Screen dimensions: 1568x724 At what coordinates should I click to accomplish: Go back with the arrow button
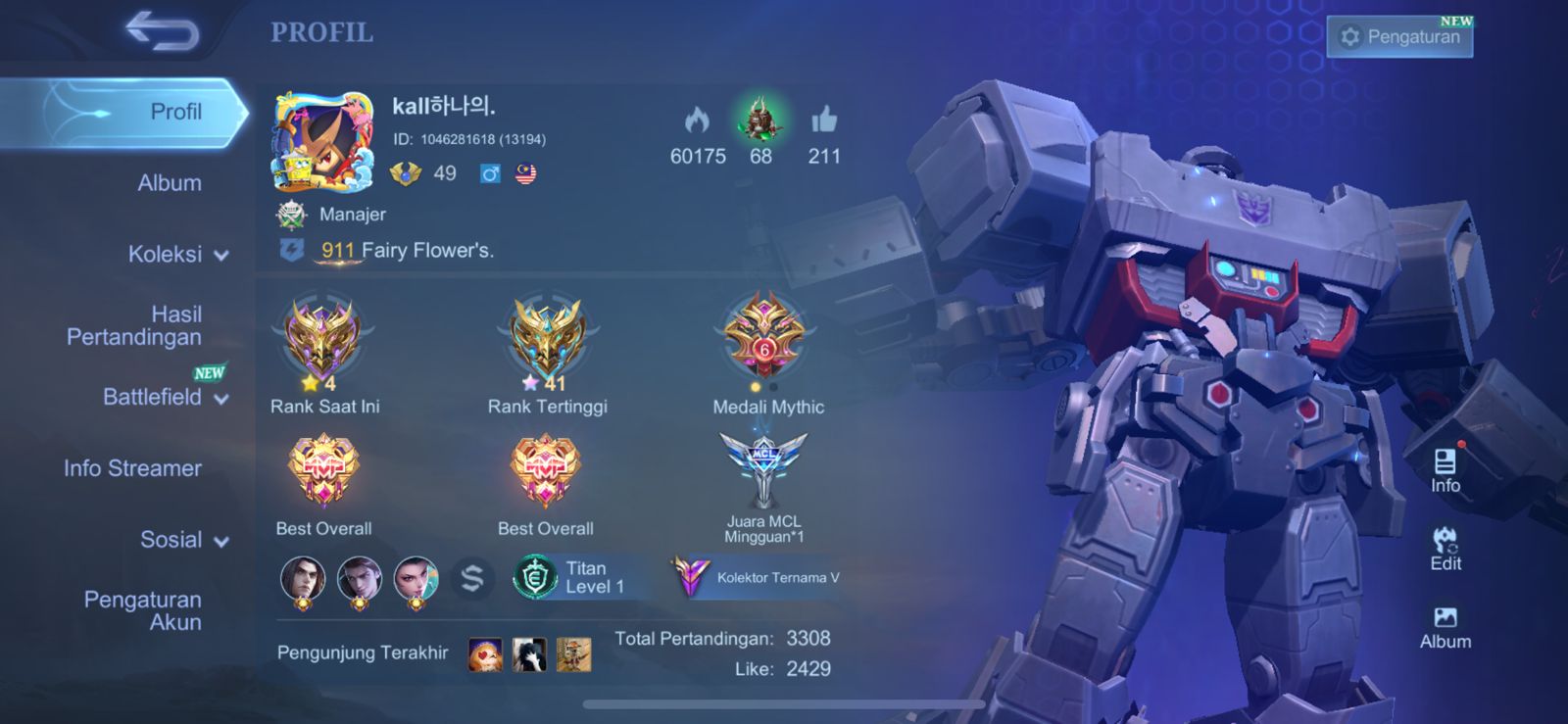coord(163,31)
